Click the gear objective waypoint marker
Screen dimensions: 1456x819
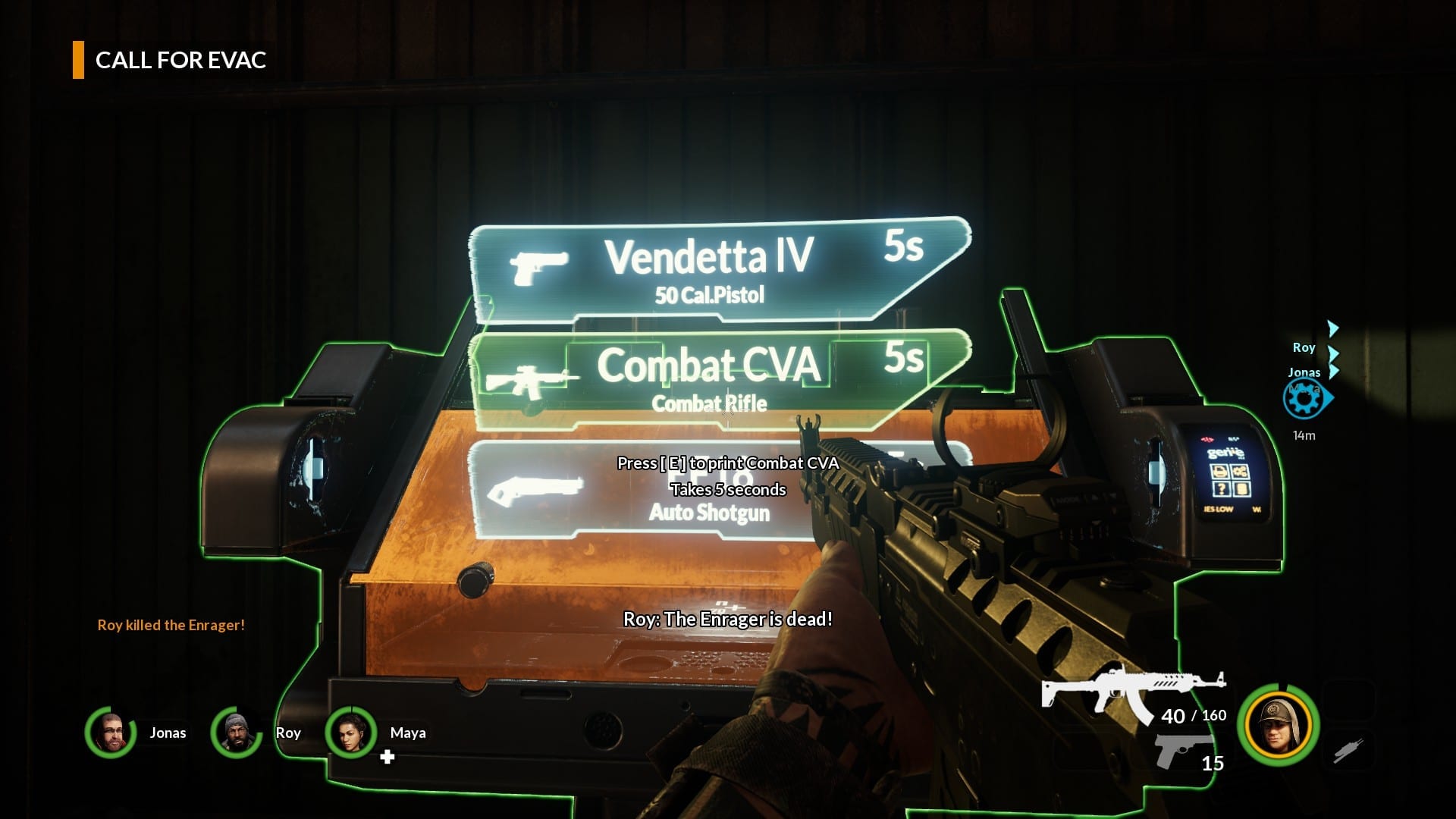click(x=1304, y=398)
